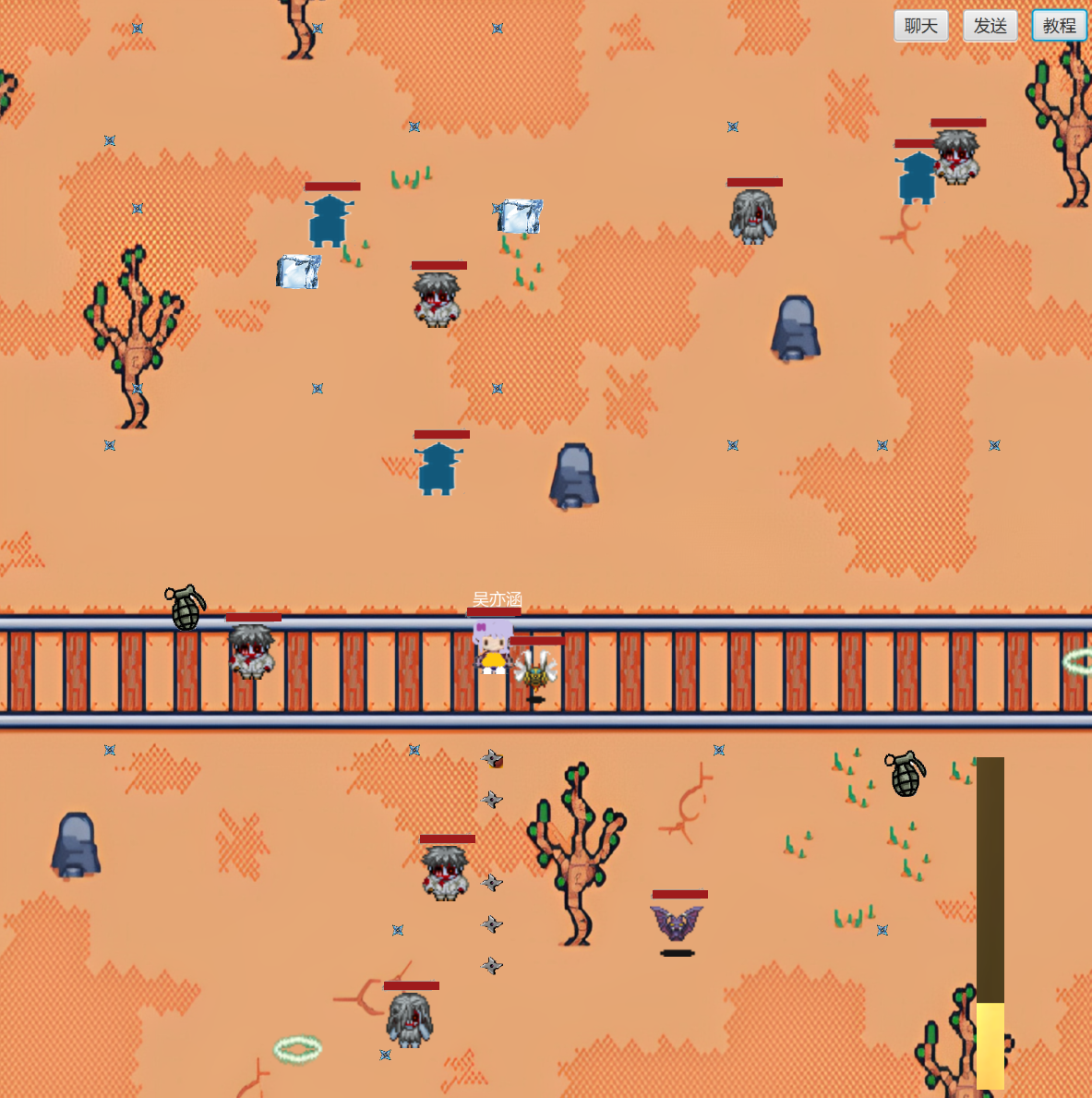Open the 聊天 chat button
Screen dimensions: 1092x1098
(x=920, y=26)
